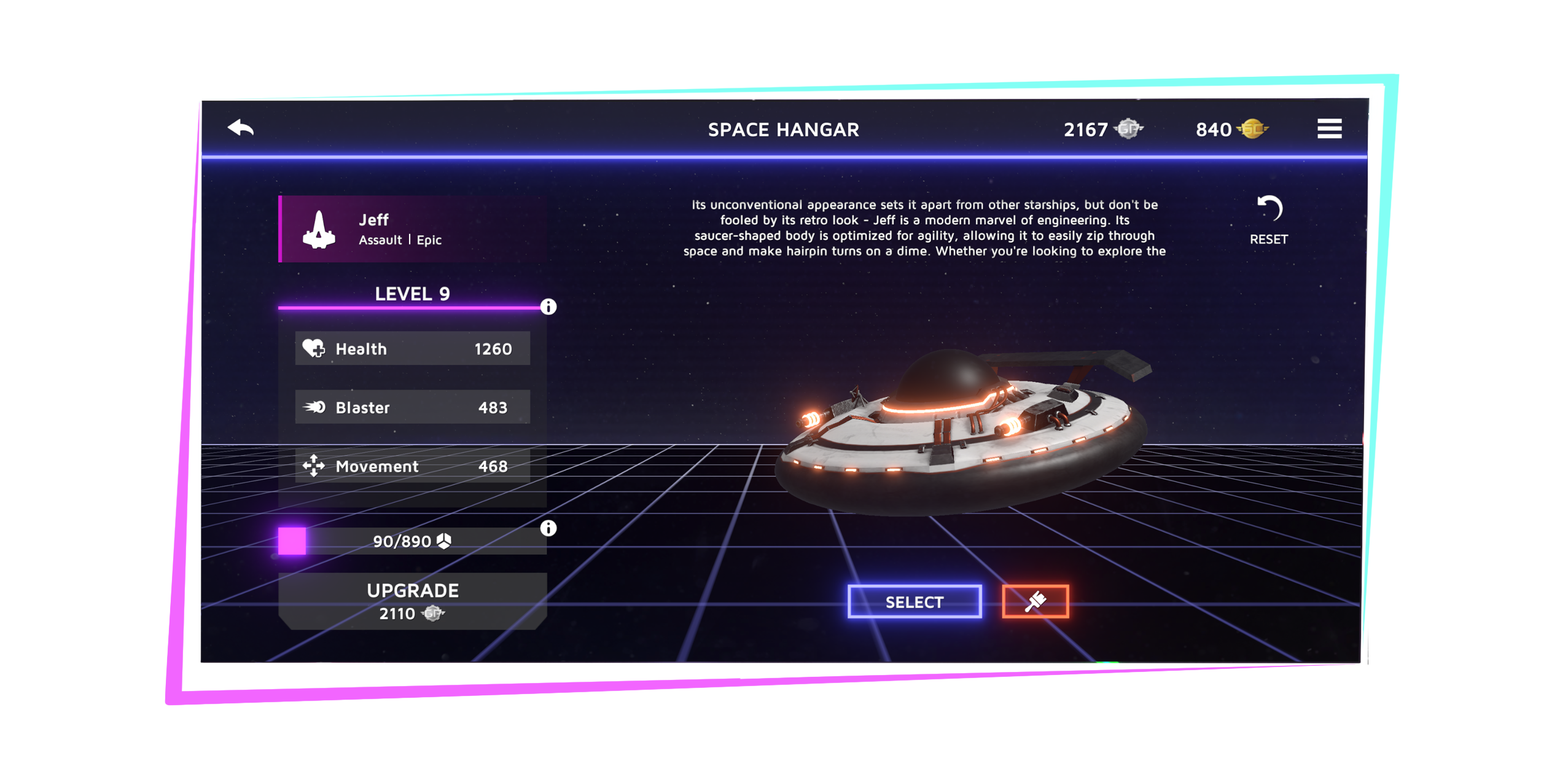Open the hamburger menu
Image resolution: width=1568 pixels, height=761 pixels.
tap(1329, 129)
